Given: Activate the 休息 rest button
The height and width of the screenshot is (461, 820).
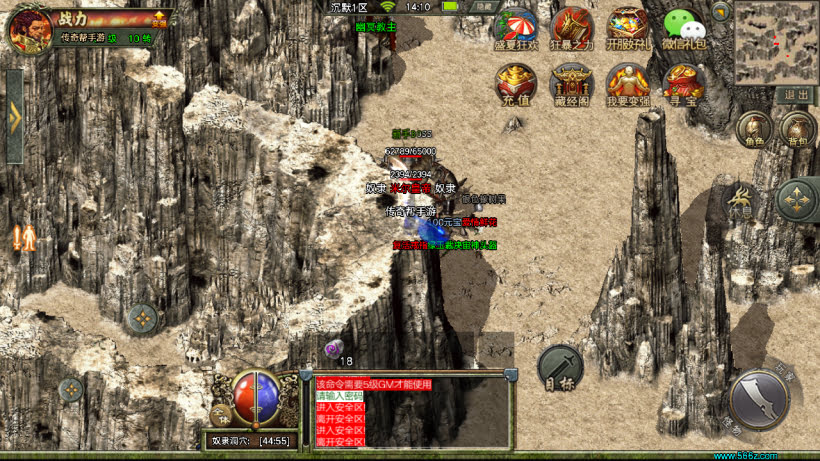Looking at the screenshot, I should [x=741, y=200].
